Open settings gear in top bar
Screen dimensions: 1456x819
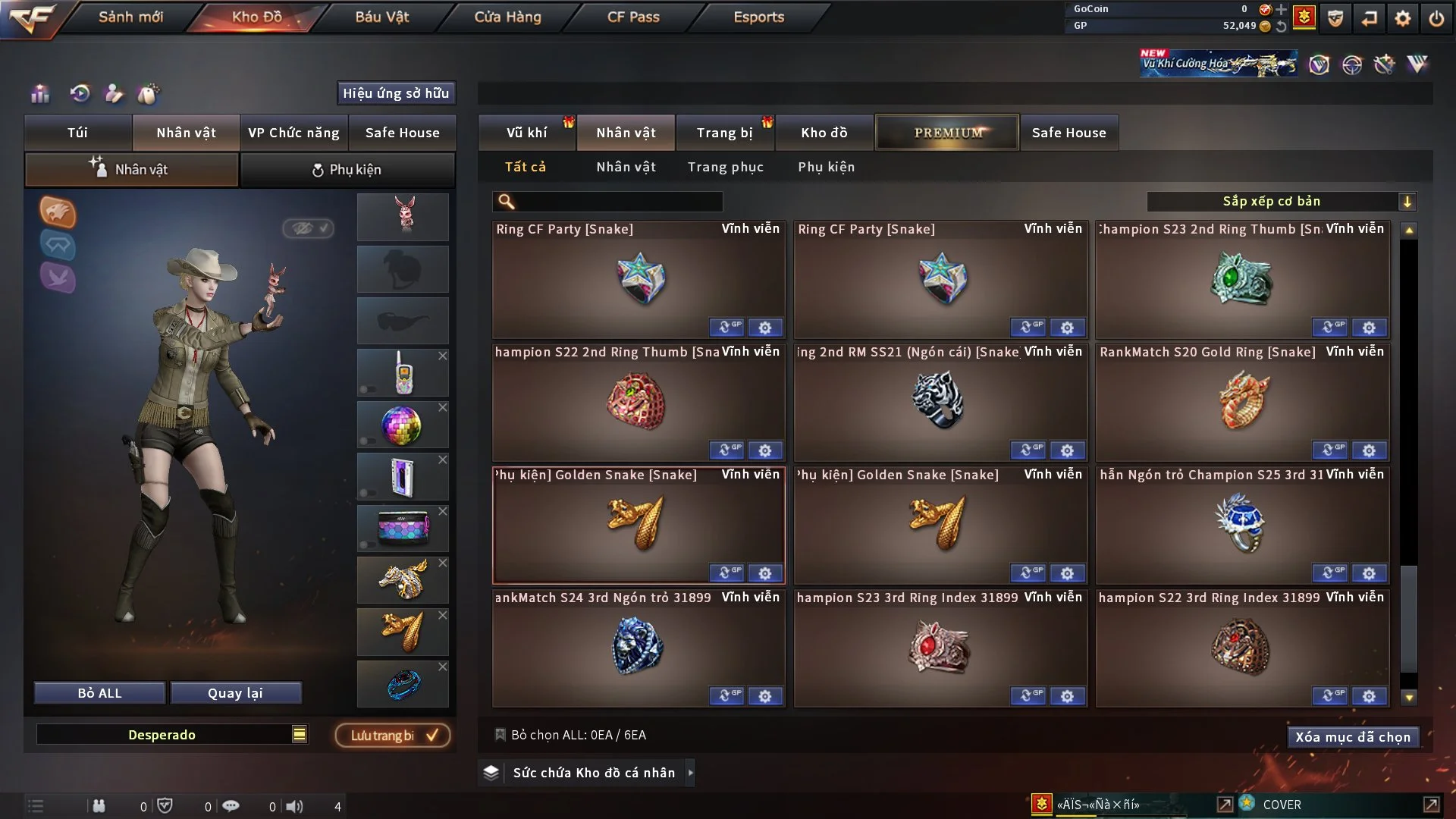click(x=1403, y=18)
